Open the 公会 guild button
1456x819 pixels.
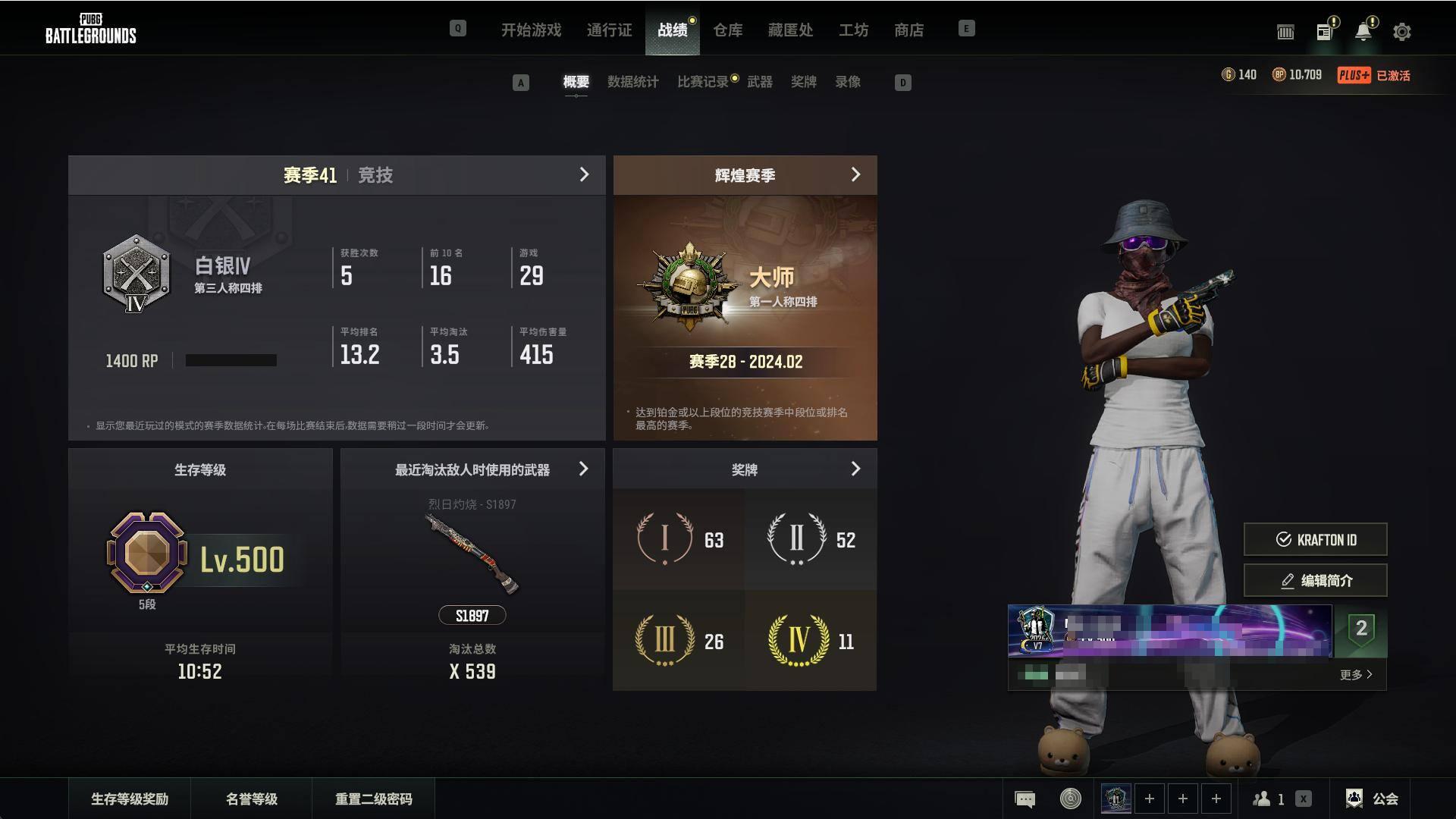point(1373,799)
